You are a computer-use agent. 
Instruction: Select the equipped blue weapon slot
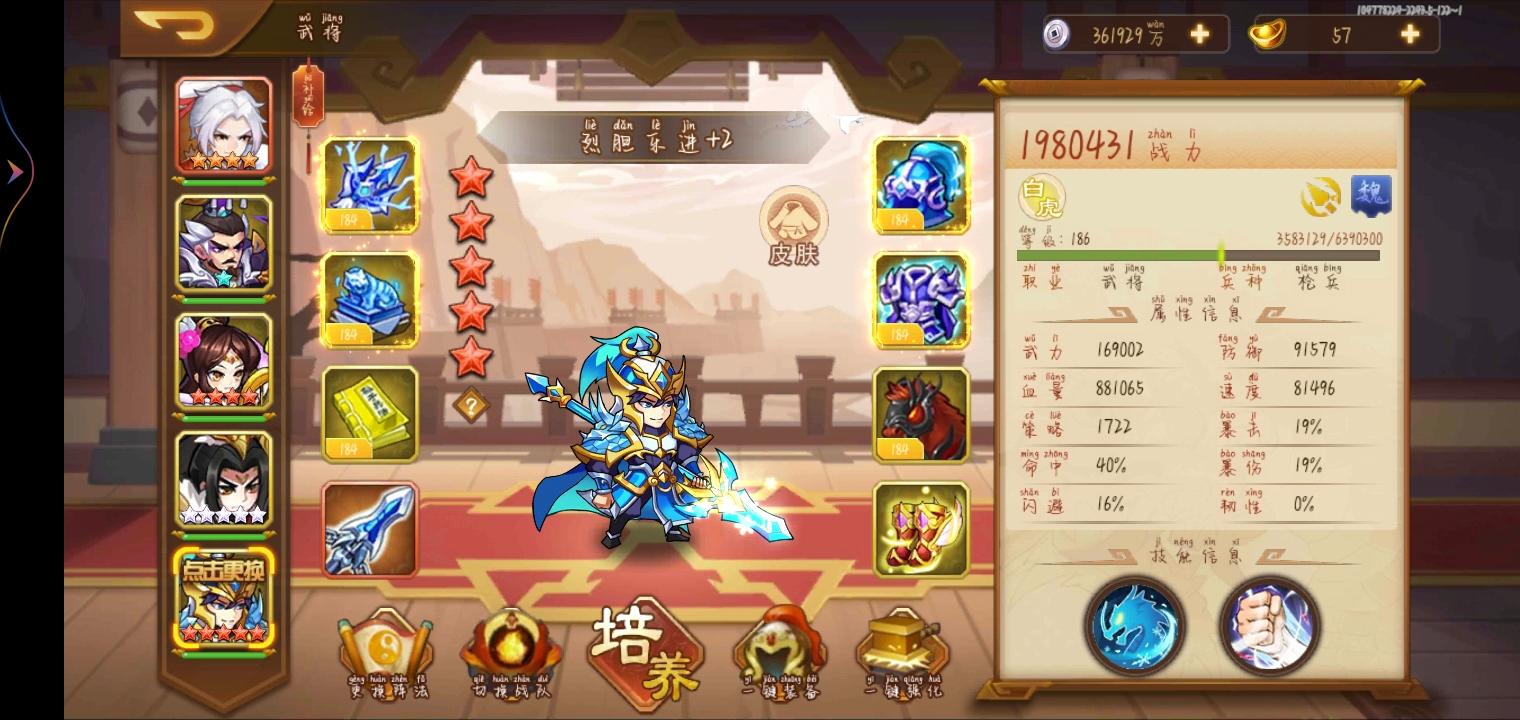click(x=370, y=527)
